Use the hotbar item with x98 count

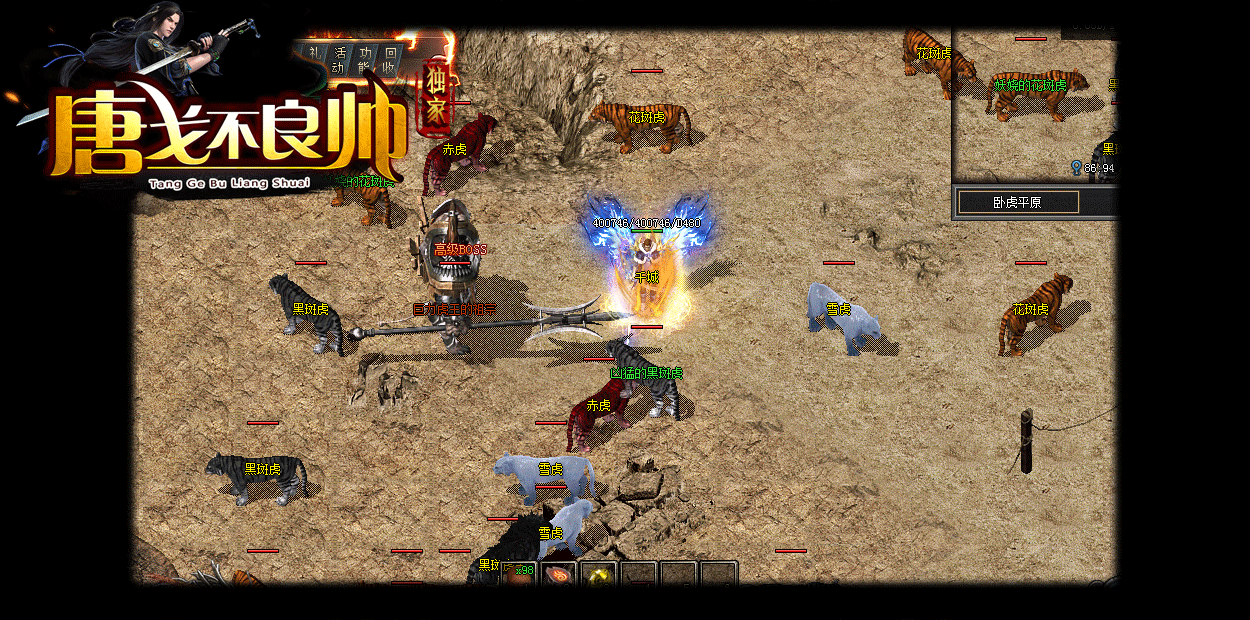point(518,574)
